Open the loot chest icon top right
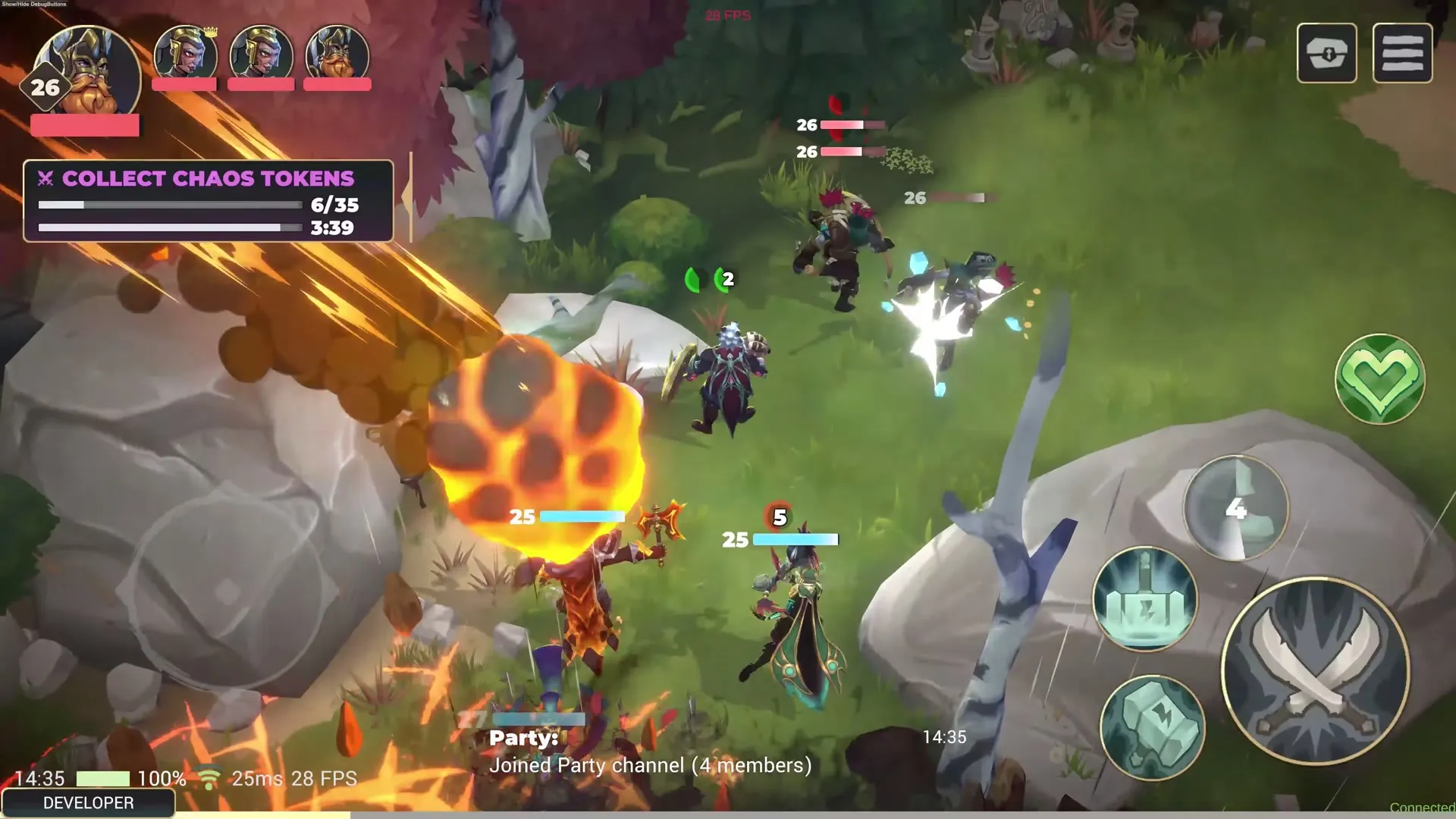The width and height of the screenshot is (1456, 819). (x=1326, y=53)
